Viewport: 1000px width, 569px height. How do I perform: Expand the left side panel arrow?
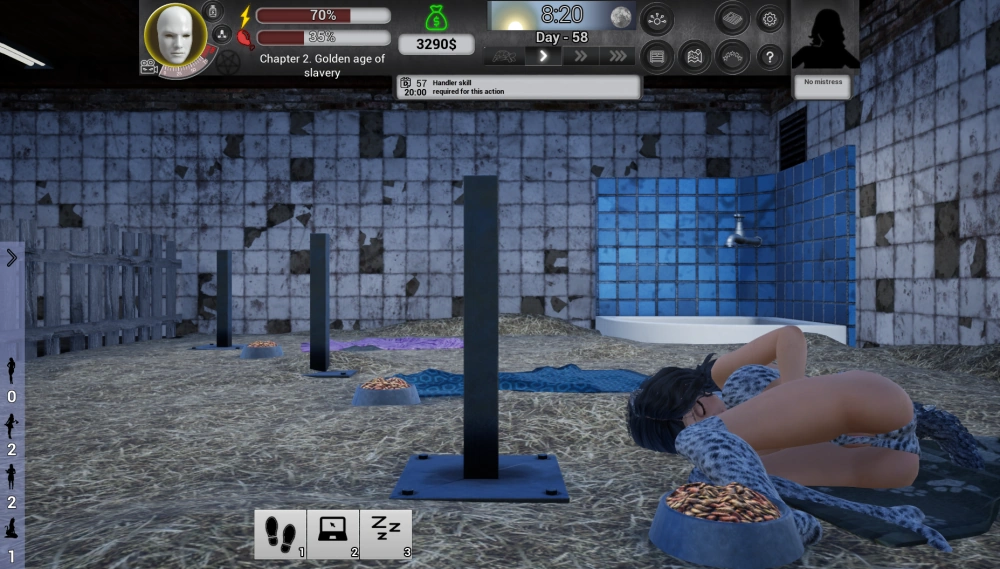[11, 258]
